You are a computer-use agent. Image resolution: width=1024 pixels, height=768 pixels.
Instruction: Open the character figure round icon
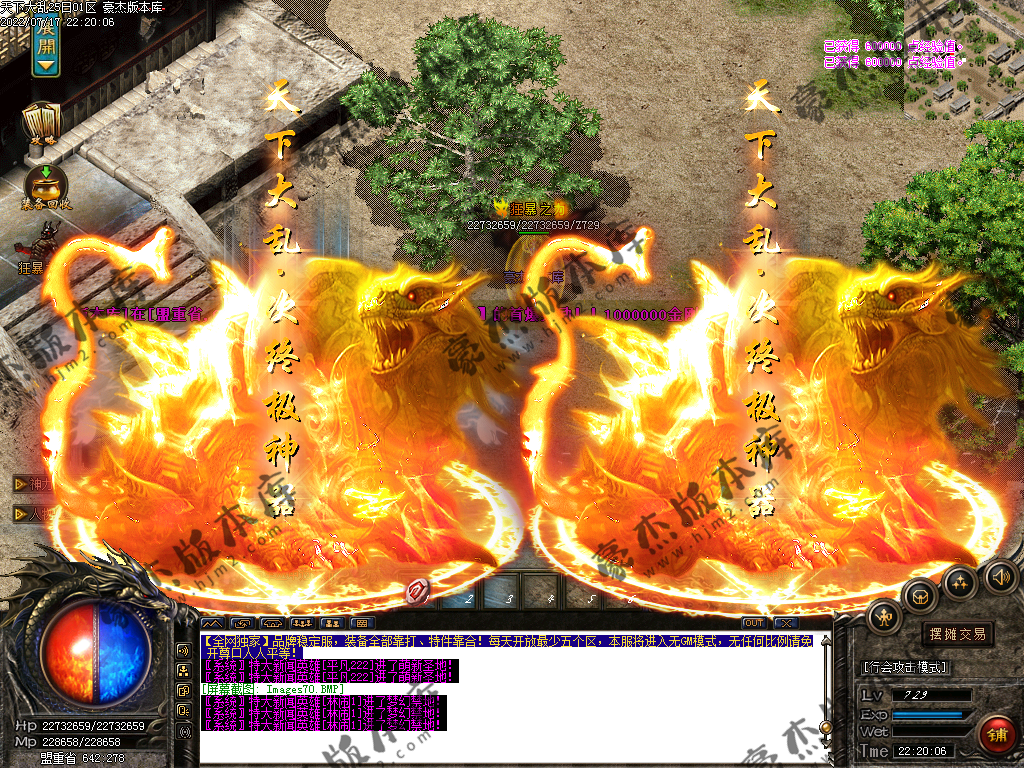[x=884, y=617]
